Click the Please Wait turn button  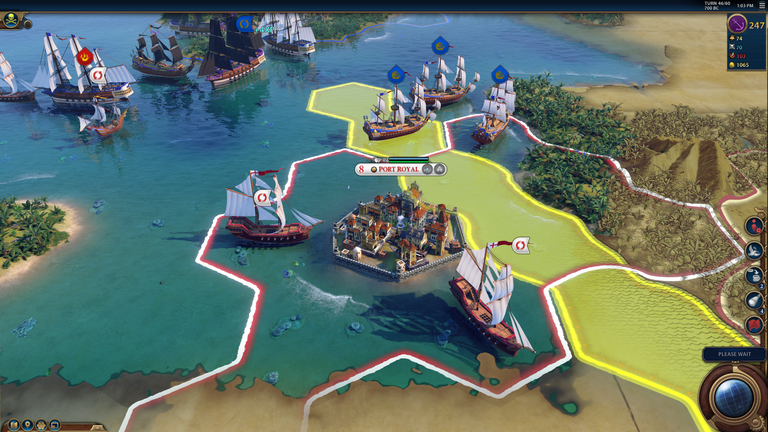[734, 354]
